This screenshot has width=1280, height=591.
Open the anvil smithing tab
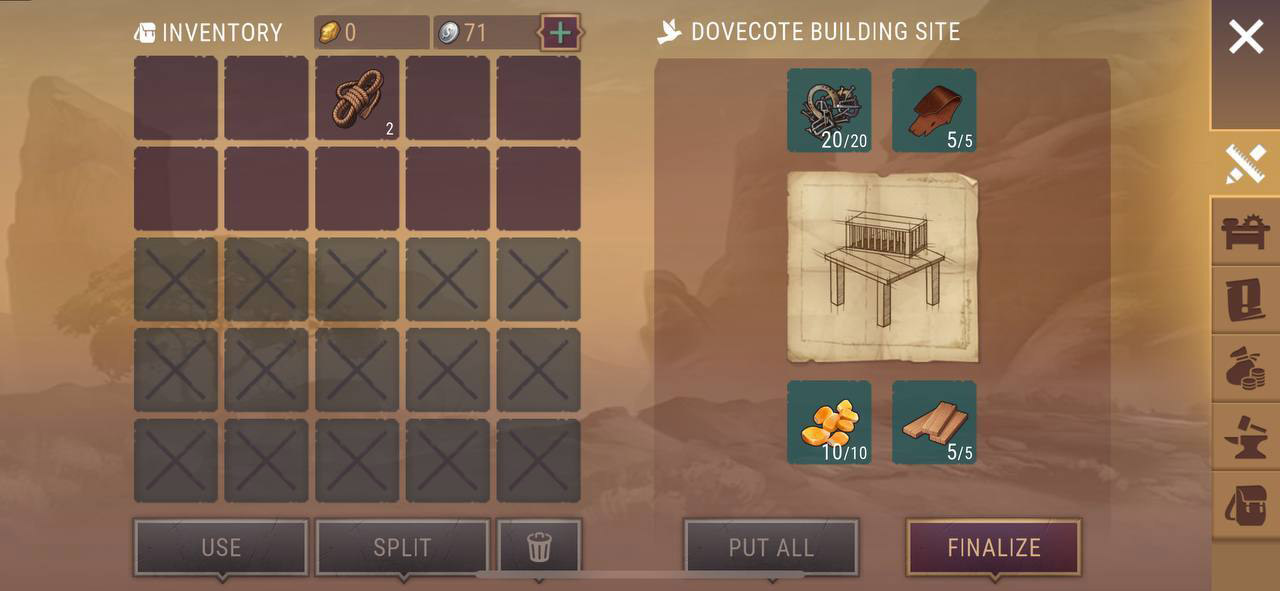click(x=1246, y=437)
